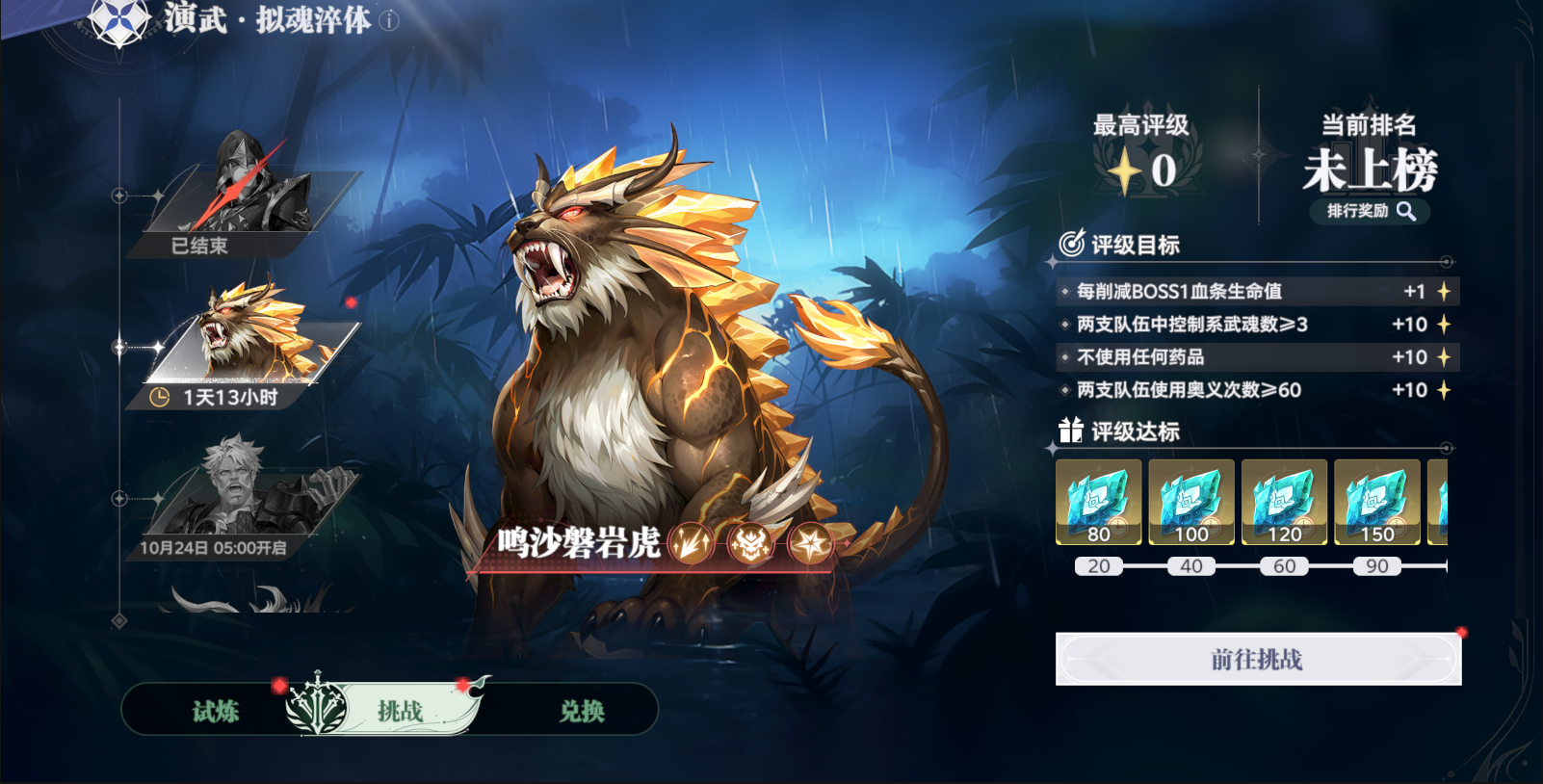
Task: Select the 80 crystal reward thumbnail
Action: tap(1099, 502)
